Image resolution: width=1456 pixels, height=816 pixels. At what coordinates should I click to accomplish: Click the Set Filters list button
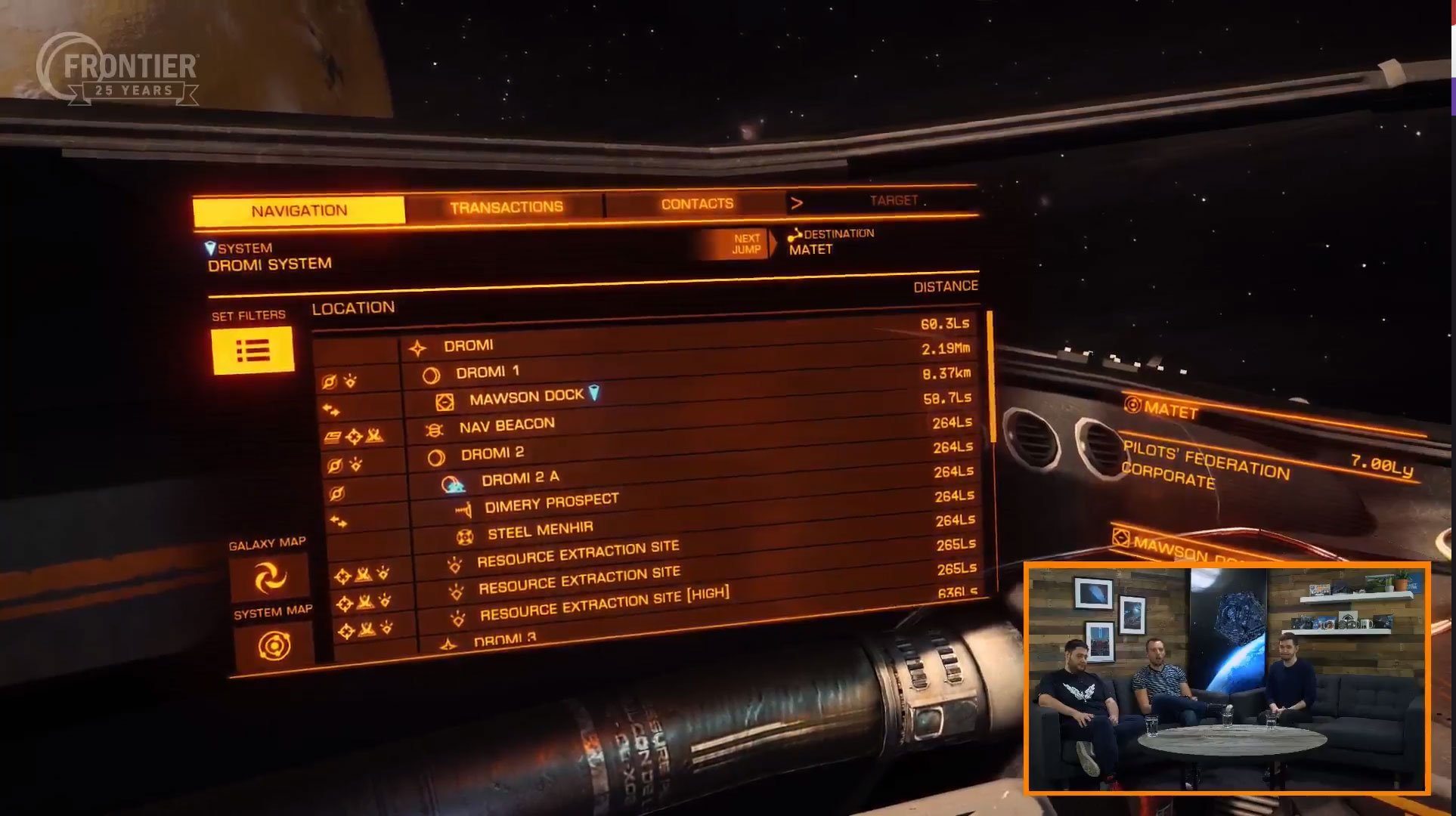252,351
